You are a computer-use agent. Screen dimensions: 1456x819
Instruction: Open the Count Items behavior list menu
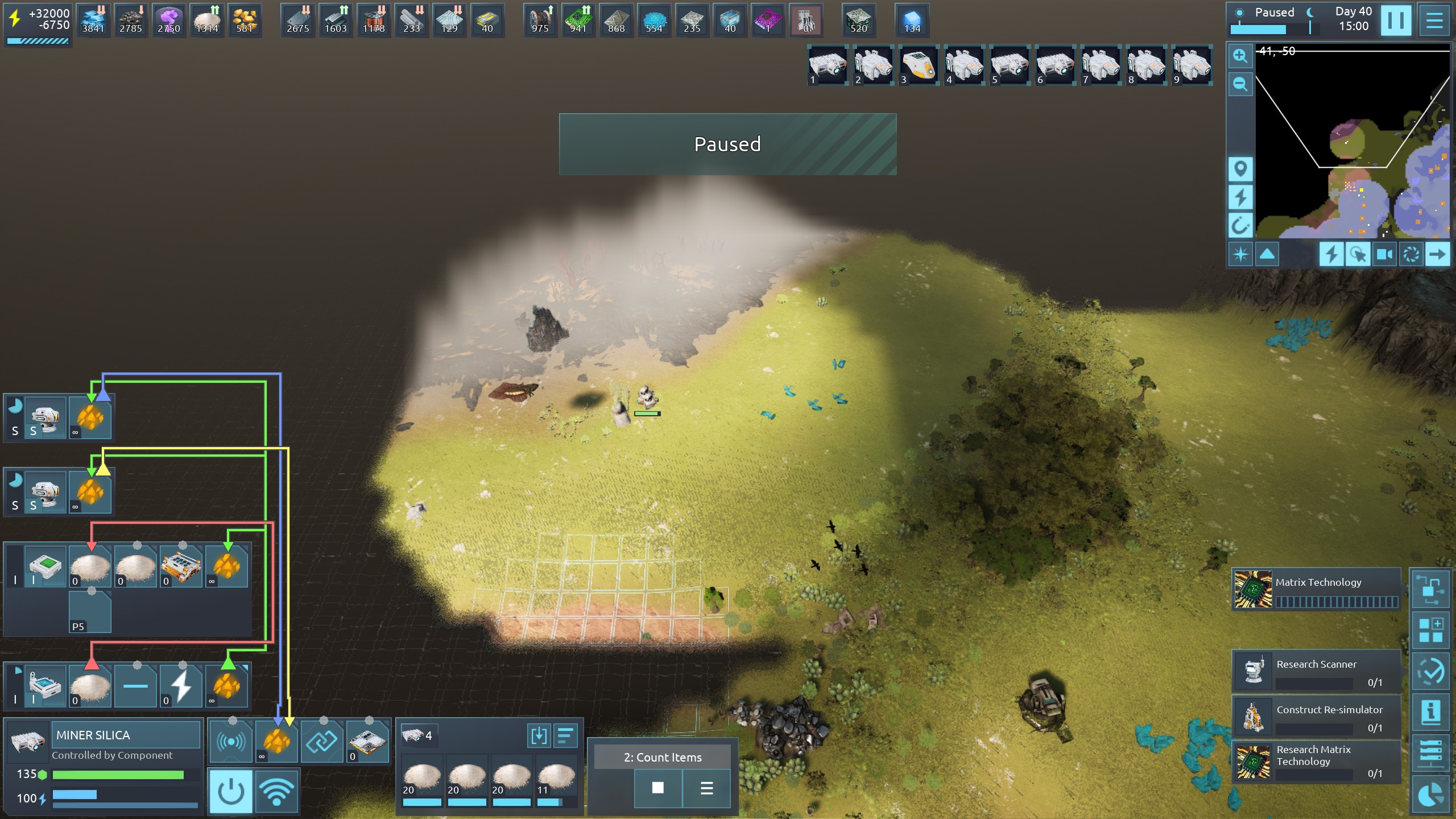coord(706,788)
